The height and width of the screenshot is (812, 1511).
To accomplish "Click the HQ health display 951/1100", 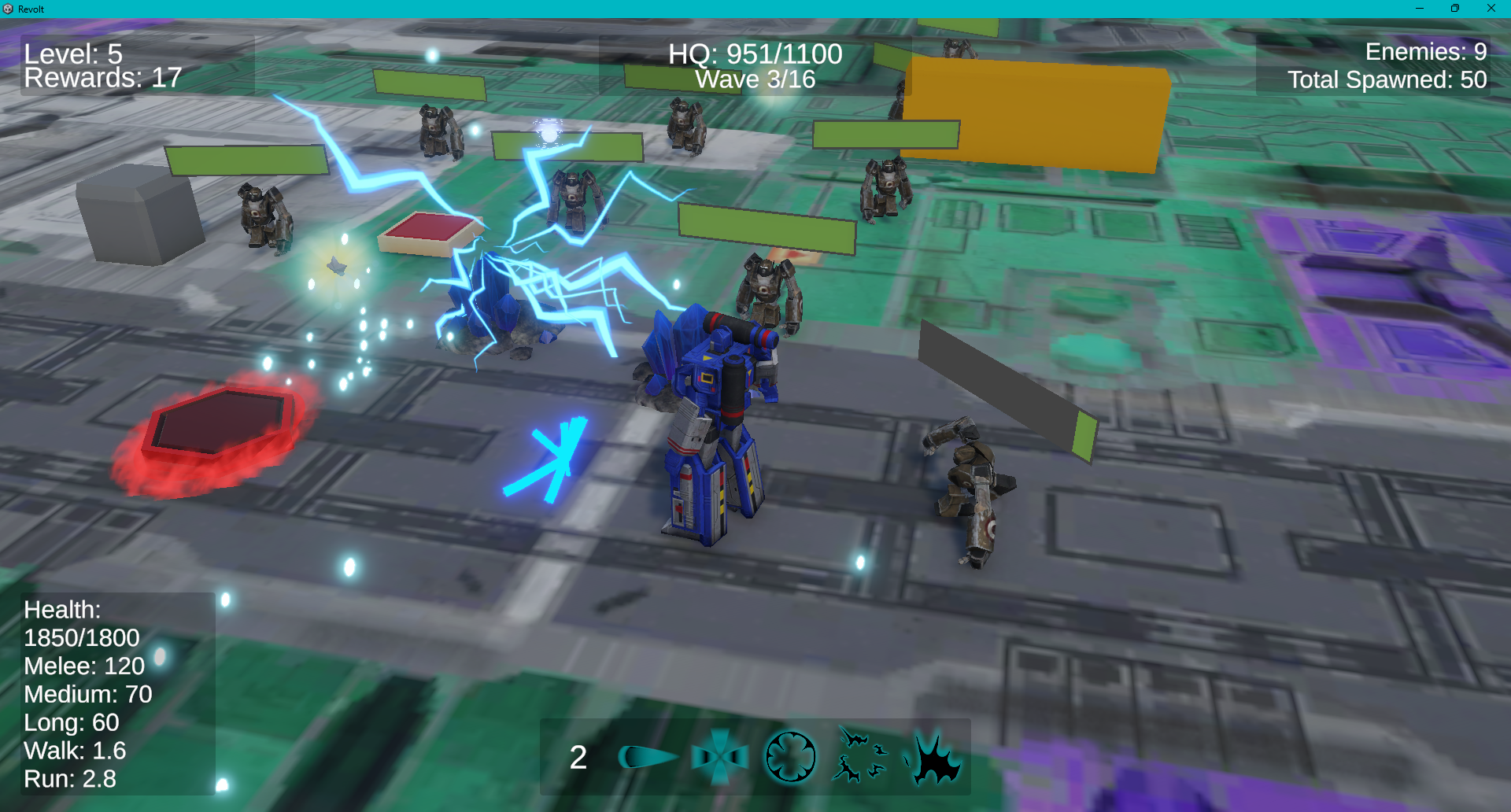I will (755, 54).
